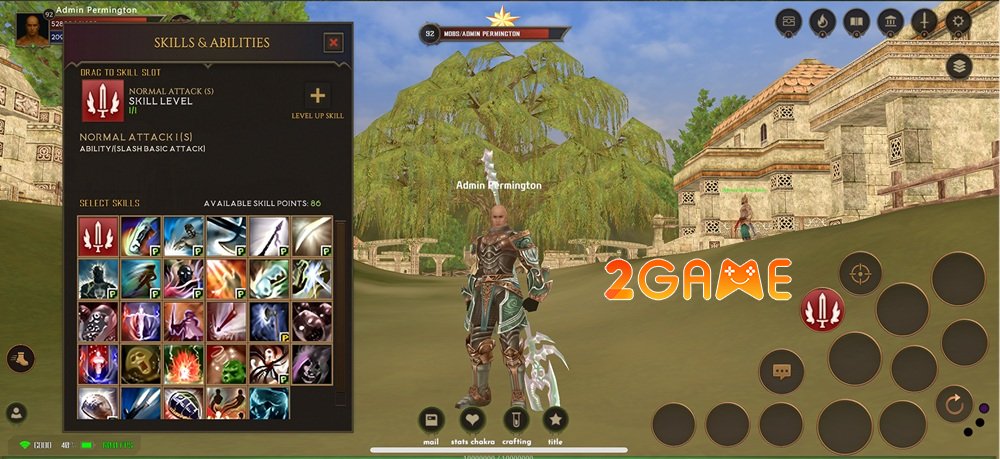Click the circular arrow refresh button
Screen dimensions: 1000x459
pos(954,403)
